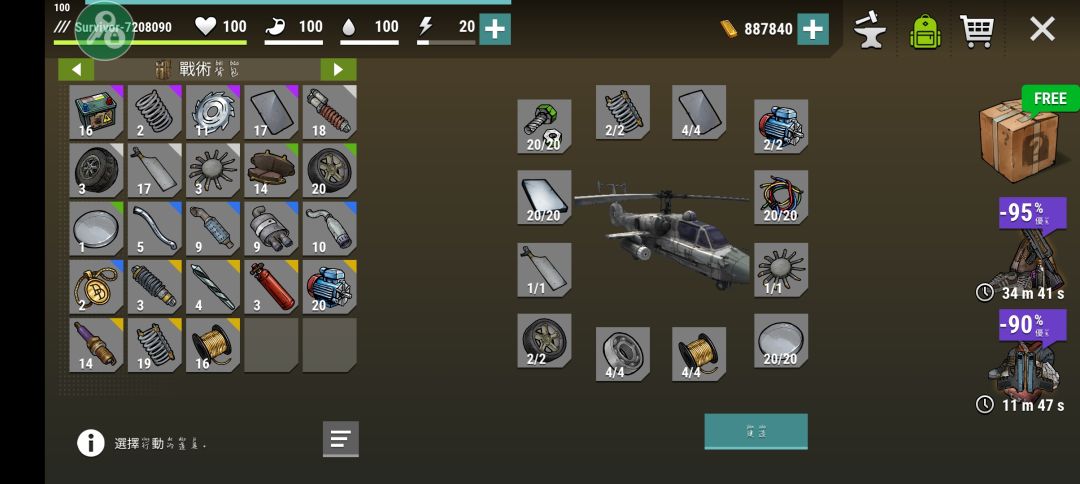Open the inventory sort list button
The image size is (1080, 484).
tap(340, 438)
